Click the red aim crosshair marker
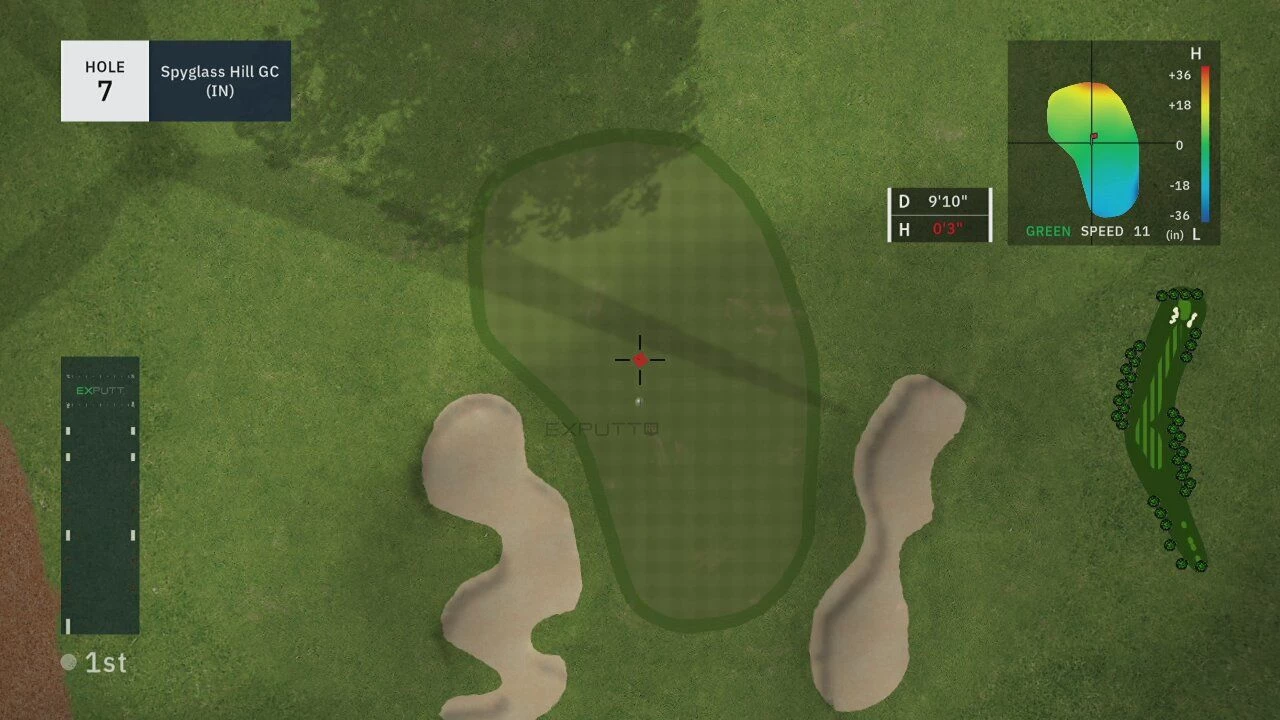This screenshot has height=720, width=1280. click(639, 358)
